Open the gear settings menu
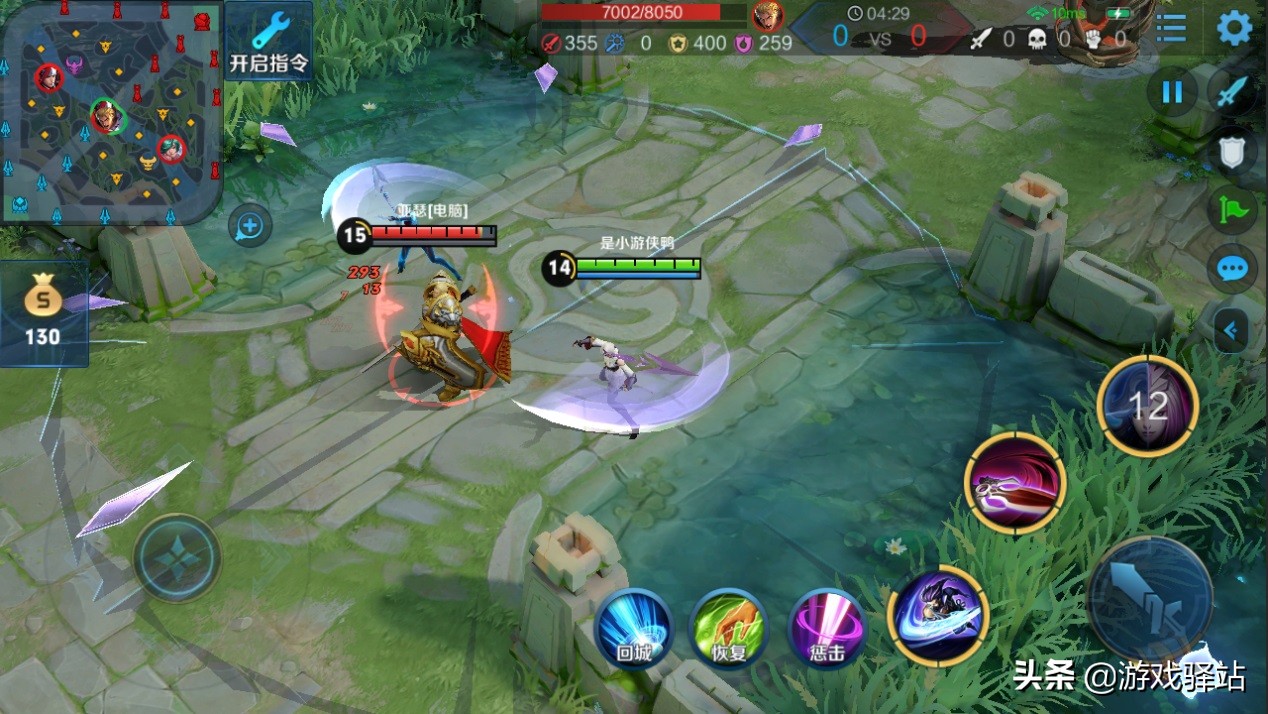The width and height of the screenshot is (1268, 714). point(1234,28)
